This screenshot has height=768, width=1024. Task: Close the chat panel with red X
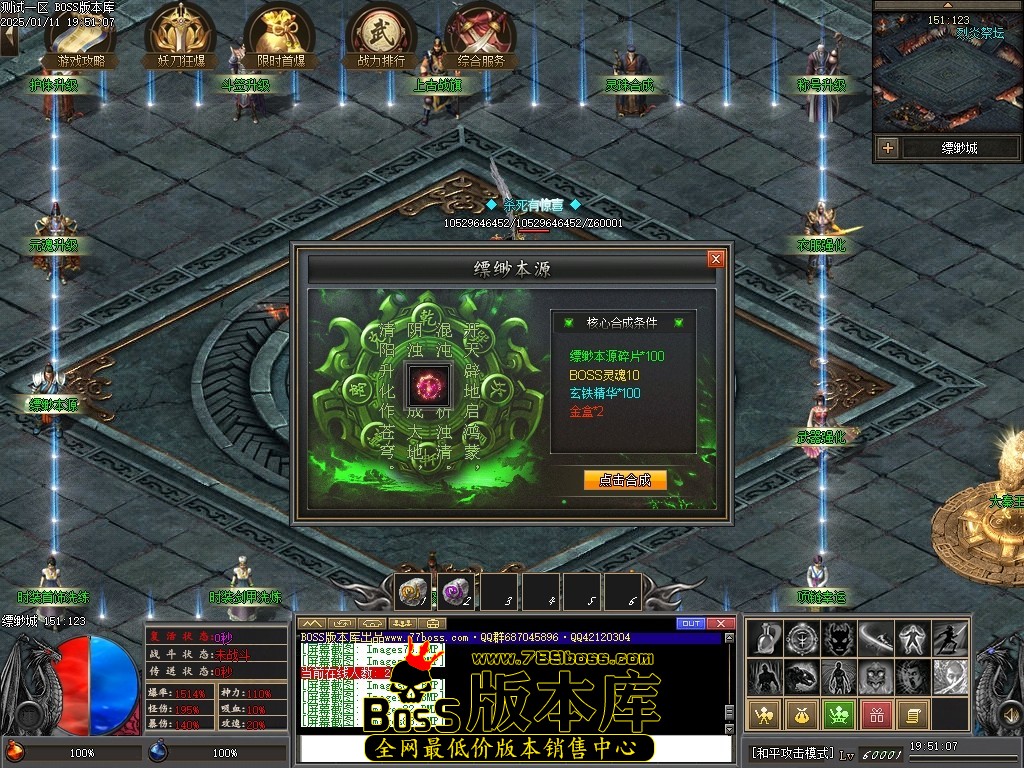point(721,624)
